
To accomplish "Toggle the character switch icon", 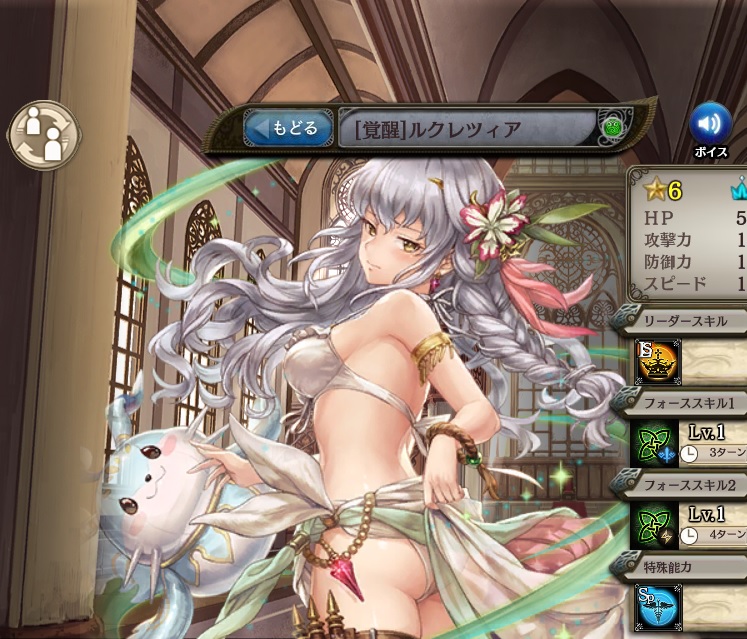I will pos(42,135).
